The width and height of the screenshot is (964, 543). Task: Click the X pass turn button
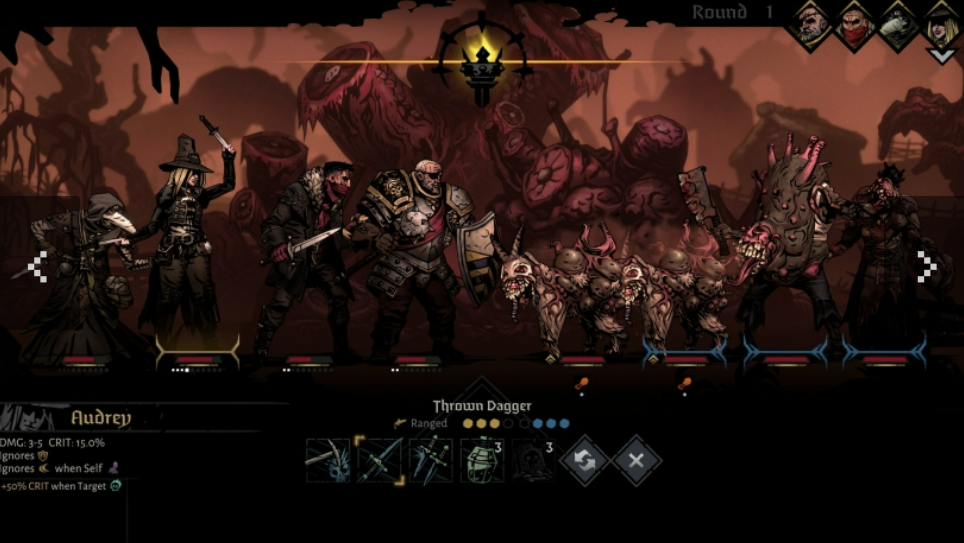pyautogui.click(x=636, y=461)
